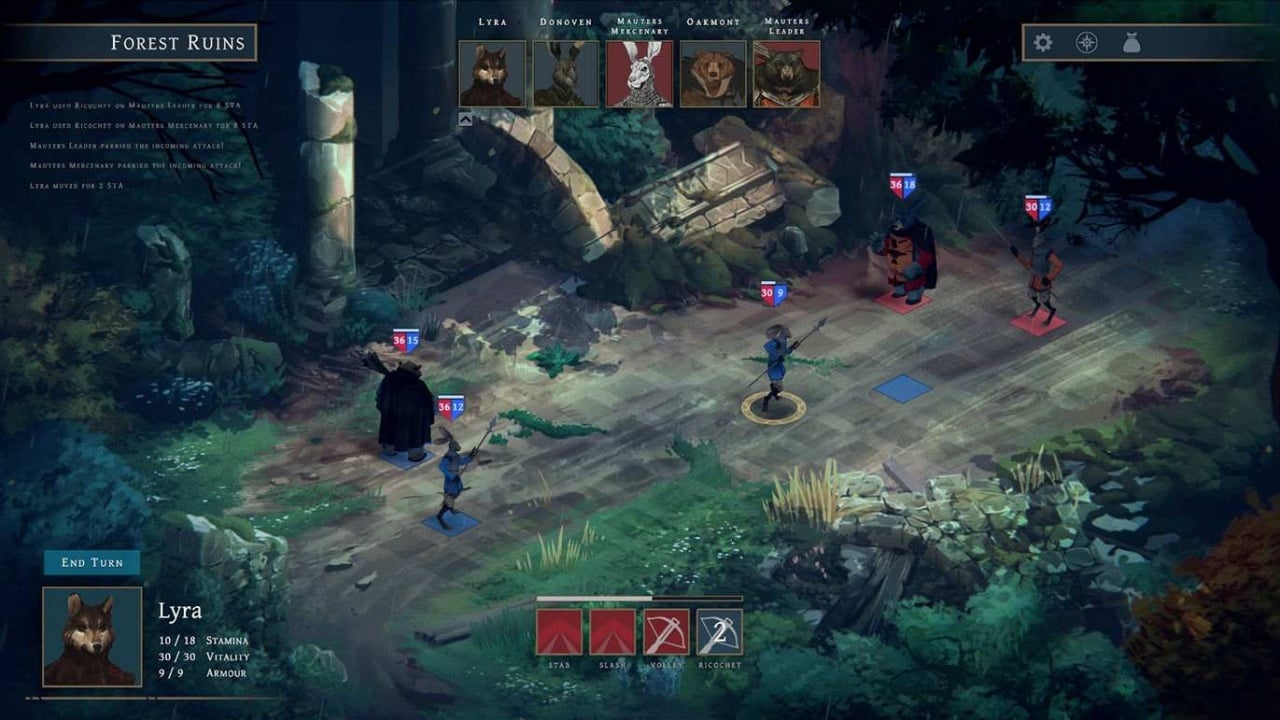Screen dimensions: 1280x720
Task: Select Lyra's portrait in the turn order
Action: pos(492,74)
